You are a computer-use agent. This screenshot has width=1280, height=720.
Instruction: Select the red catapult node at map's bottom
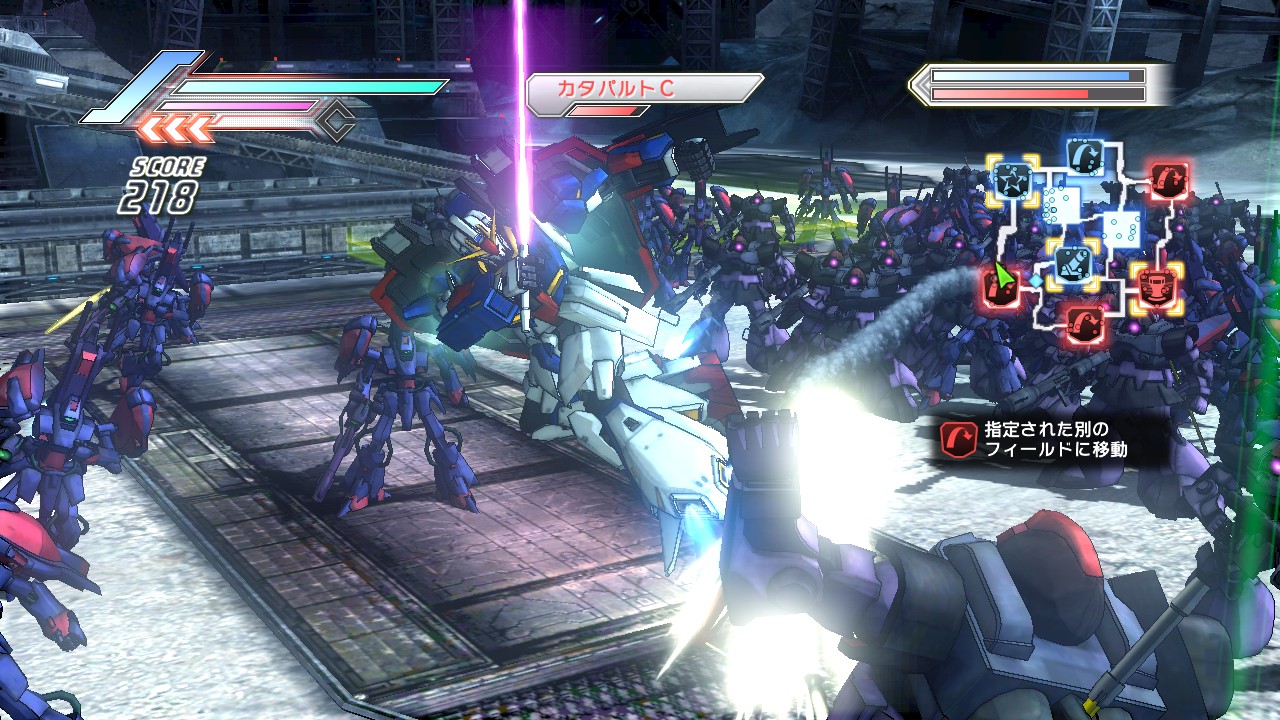pos(1085,322)
